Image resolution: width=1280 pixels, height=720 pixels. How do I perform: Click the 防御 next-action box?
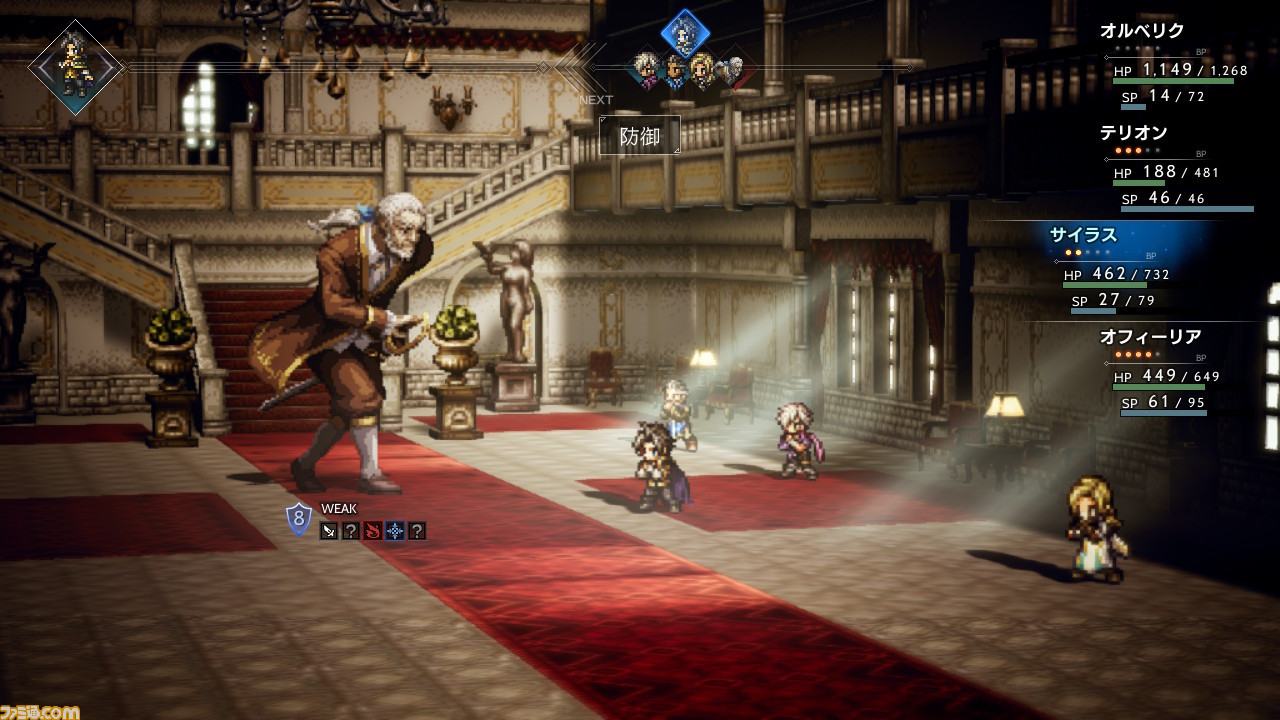pyautogui.click(x=640, y=136)
